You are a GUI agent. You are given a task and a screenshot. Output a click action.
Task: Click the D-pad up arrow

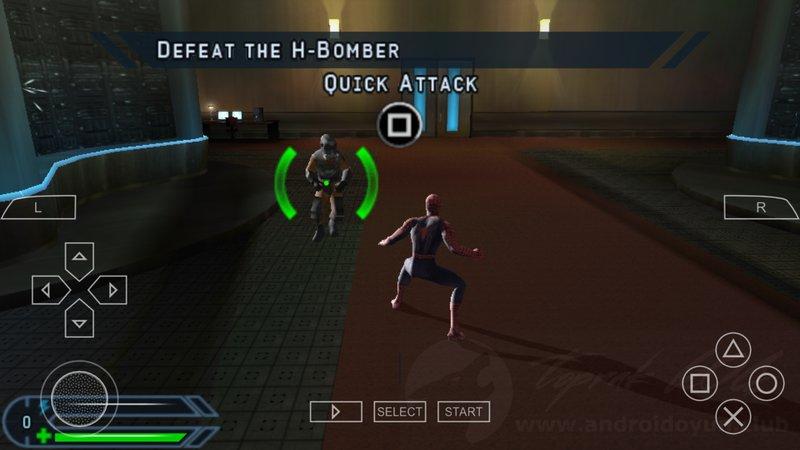click(x=79, y=259)
